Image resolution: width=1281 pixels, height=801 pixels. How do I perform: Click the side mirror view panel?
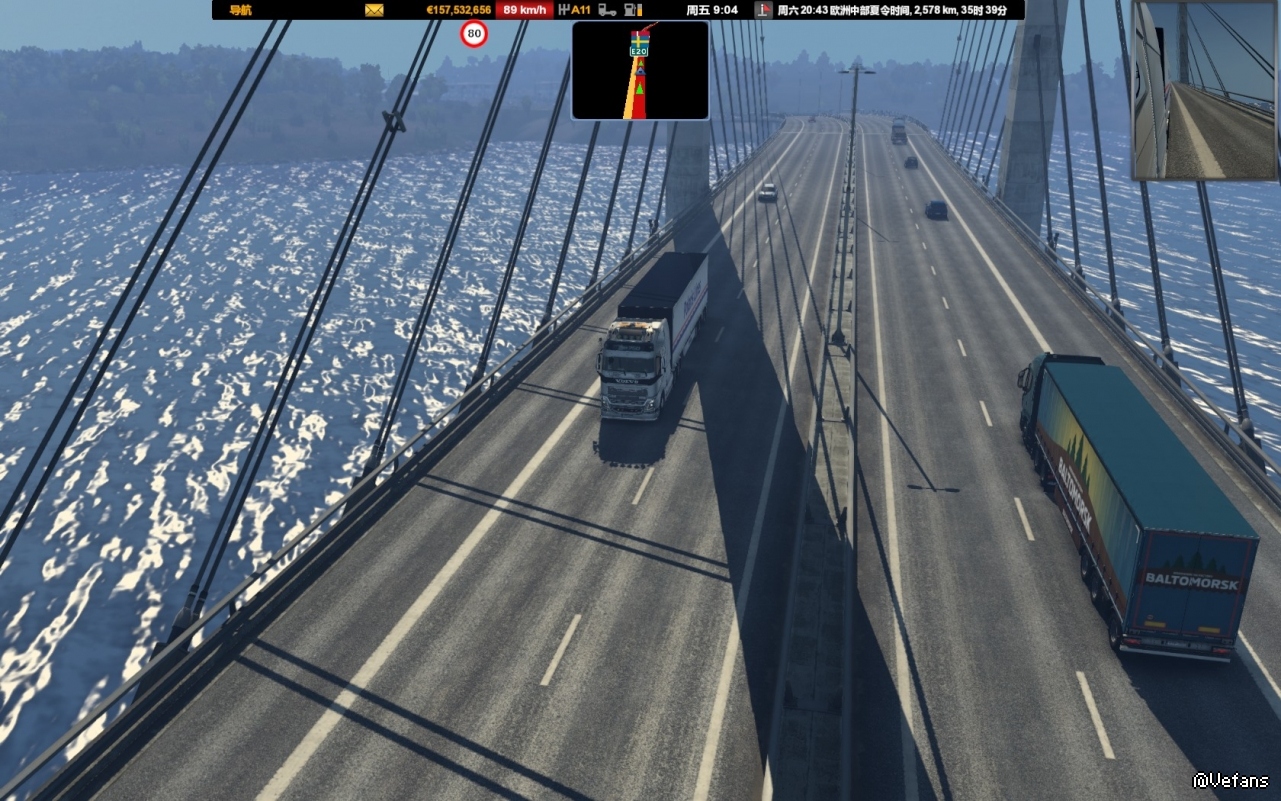pos(1205,90)
